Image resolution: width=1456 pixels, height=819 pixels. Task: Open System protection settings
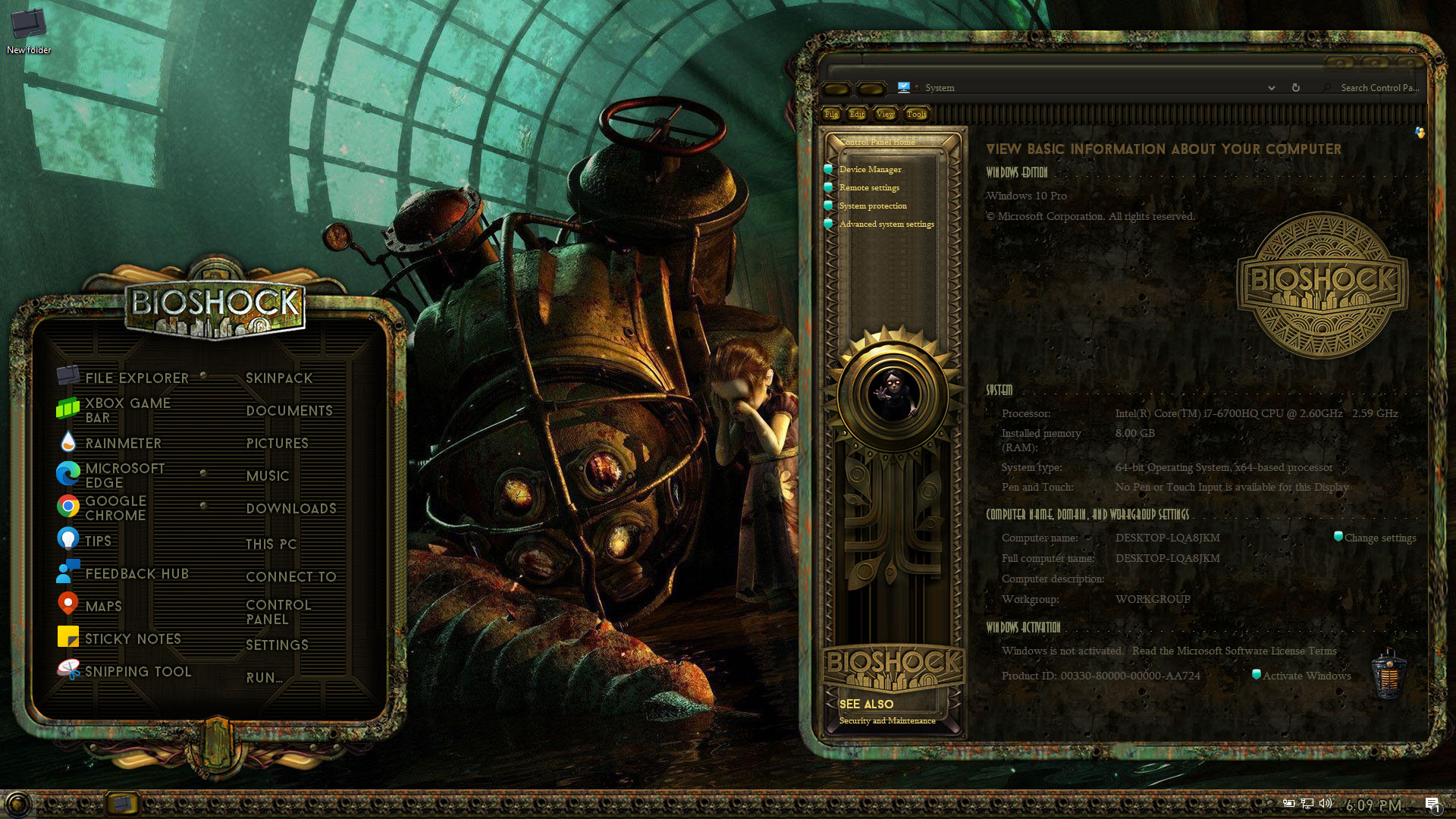(872, 206)
